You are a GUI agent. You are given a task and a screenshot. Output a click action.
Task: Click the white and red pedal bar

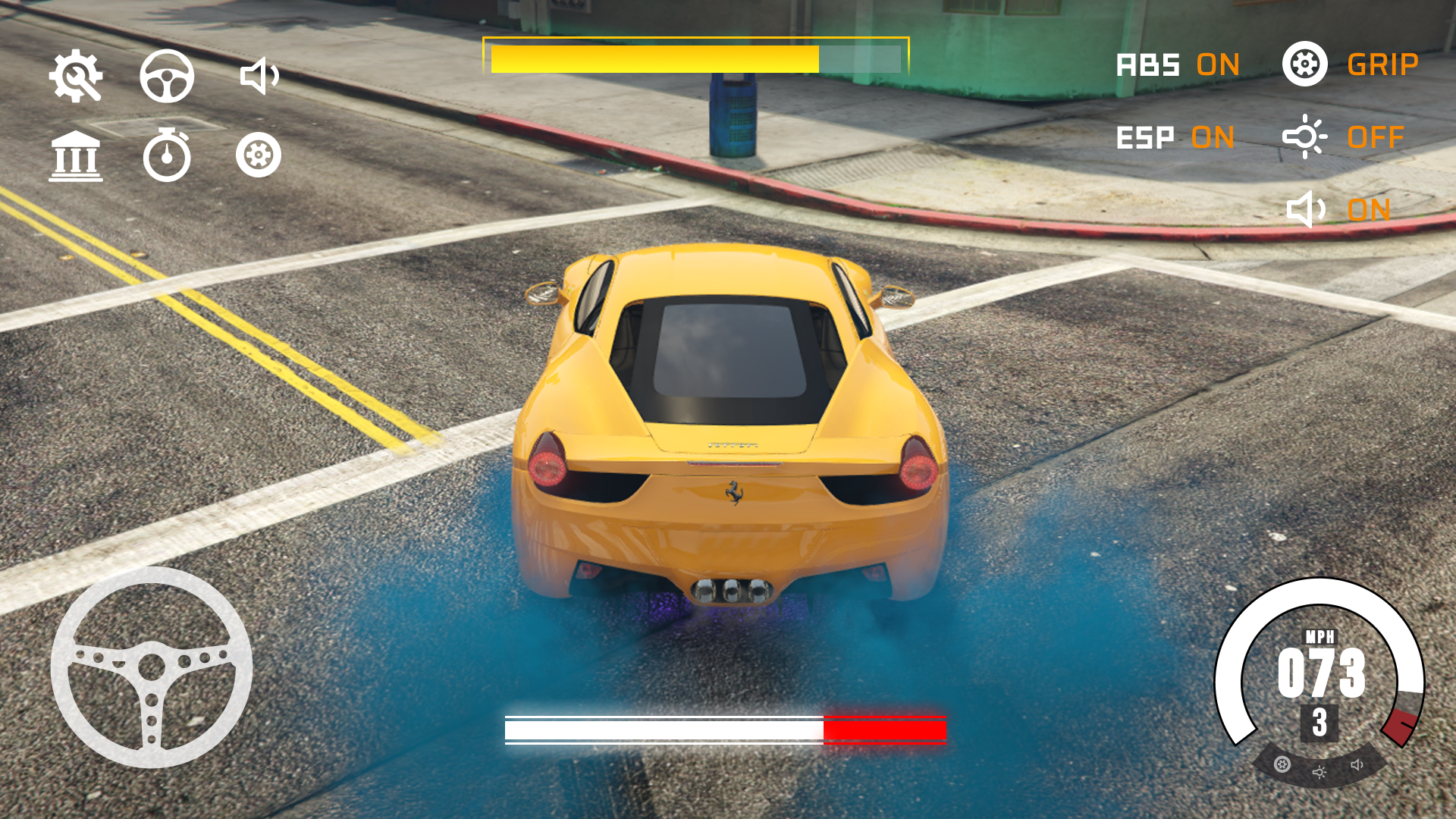coord(725,730)
